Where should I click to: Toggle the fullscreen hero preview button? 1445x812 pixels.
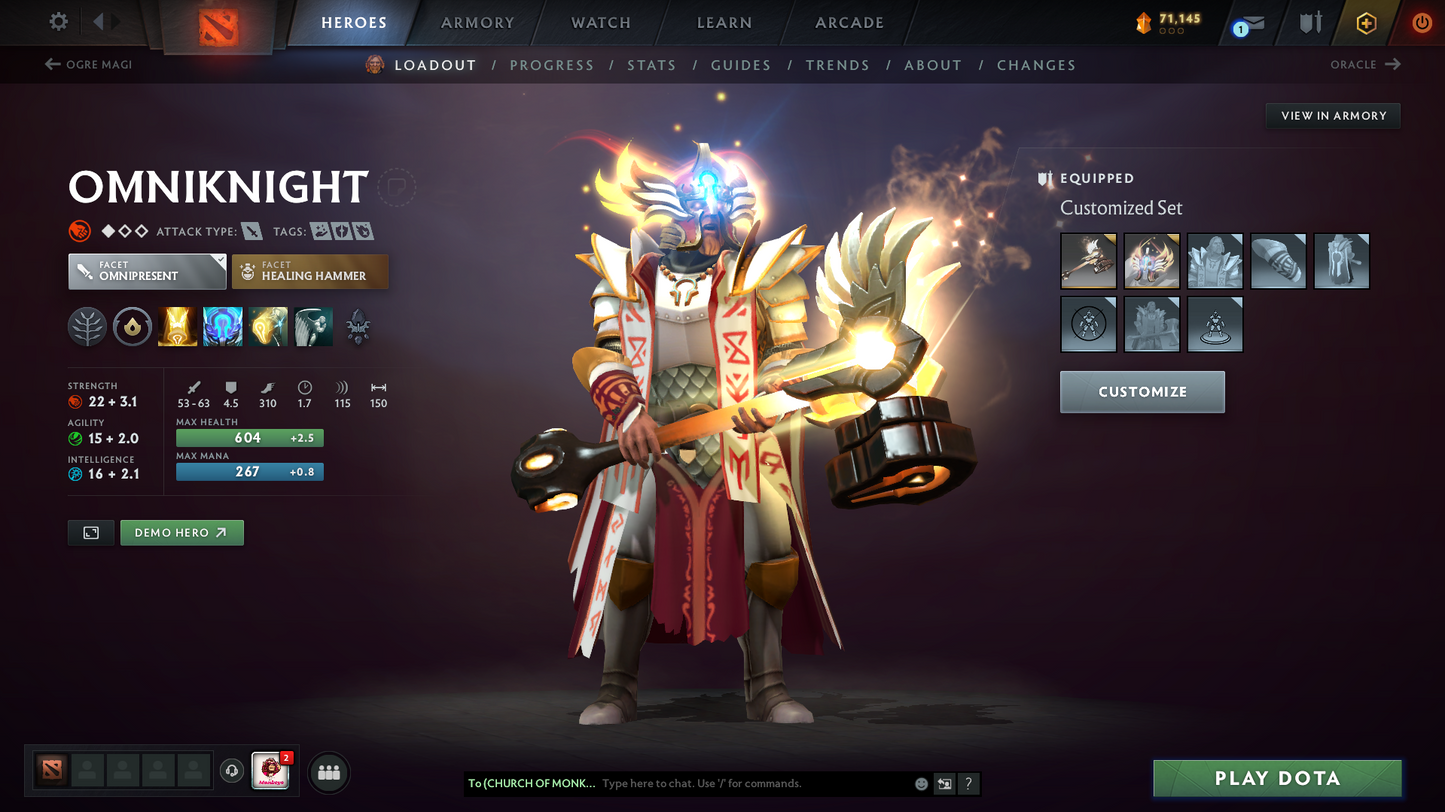(90, 532)
